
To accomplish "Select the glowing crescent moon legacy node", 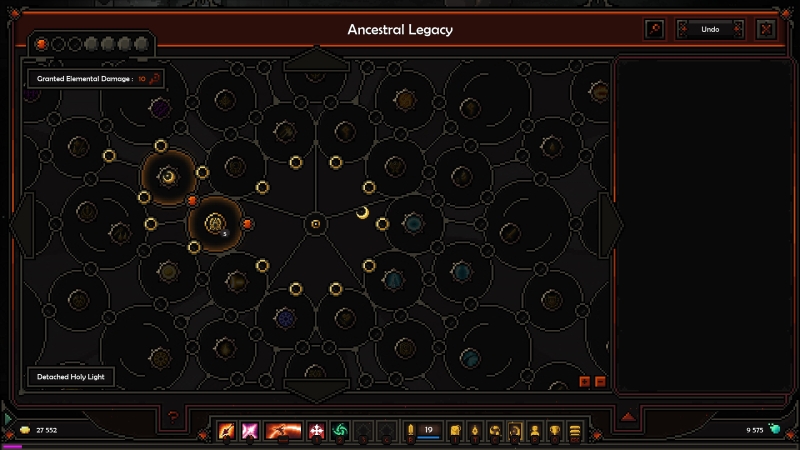I will 168,177.
